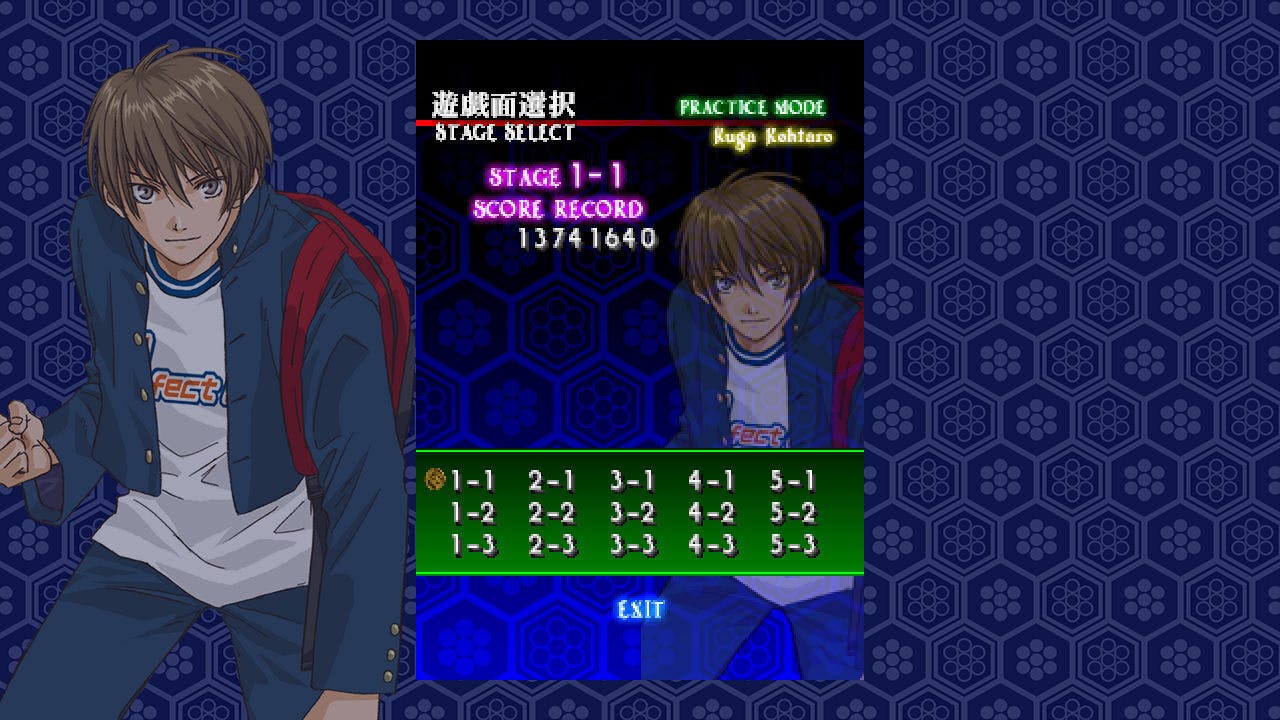Select stage 2-1
The height and width of the screenshot is (720, 1280).
click(552, 481)
